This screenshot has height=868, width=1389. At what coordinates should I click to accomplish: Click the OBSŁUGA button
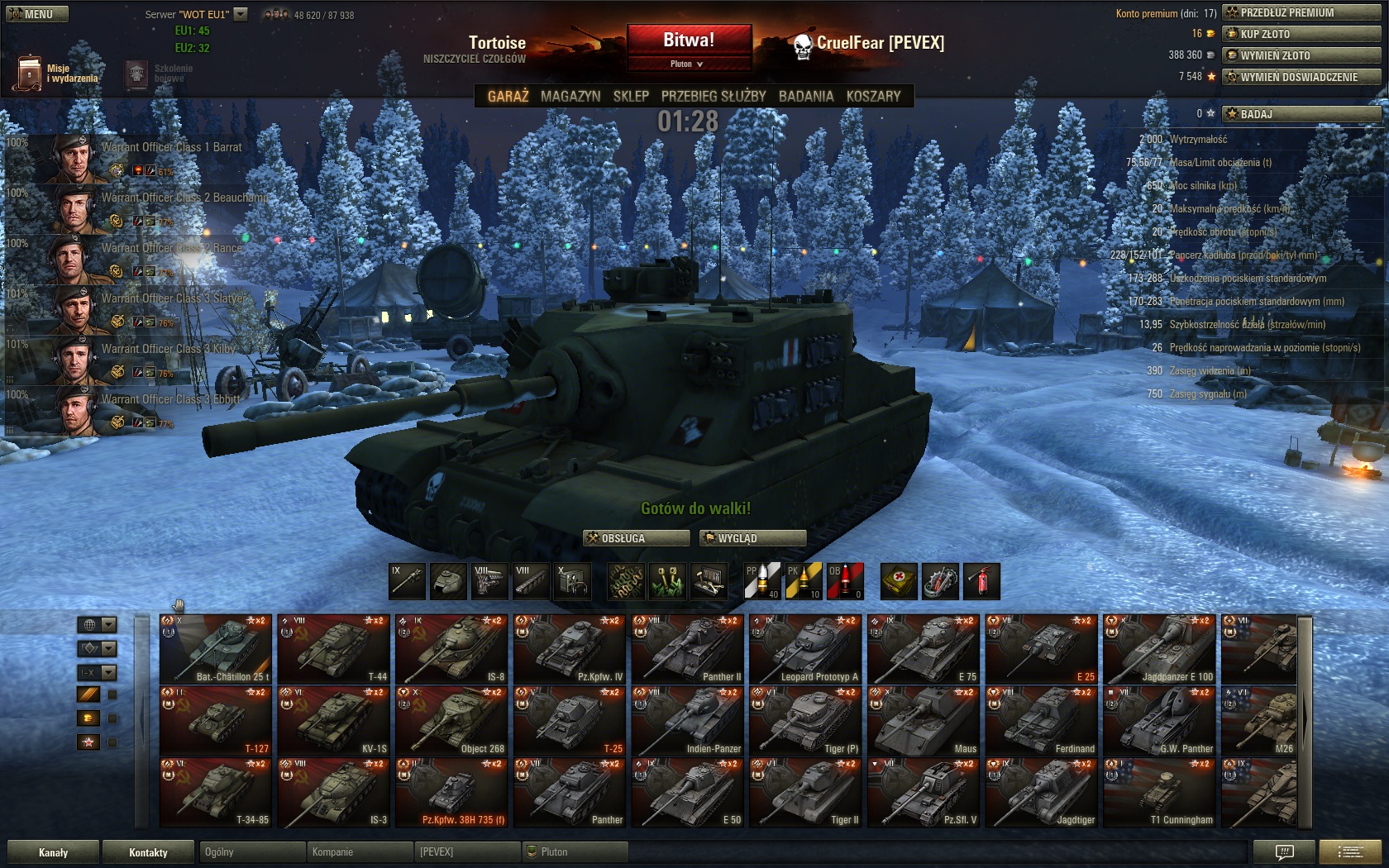(636, 538)
